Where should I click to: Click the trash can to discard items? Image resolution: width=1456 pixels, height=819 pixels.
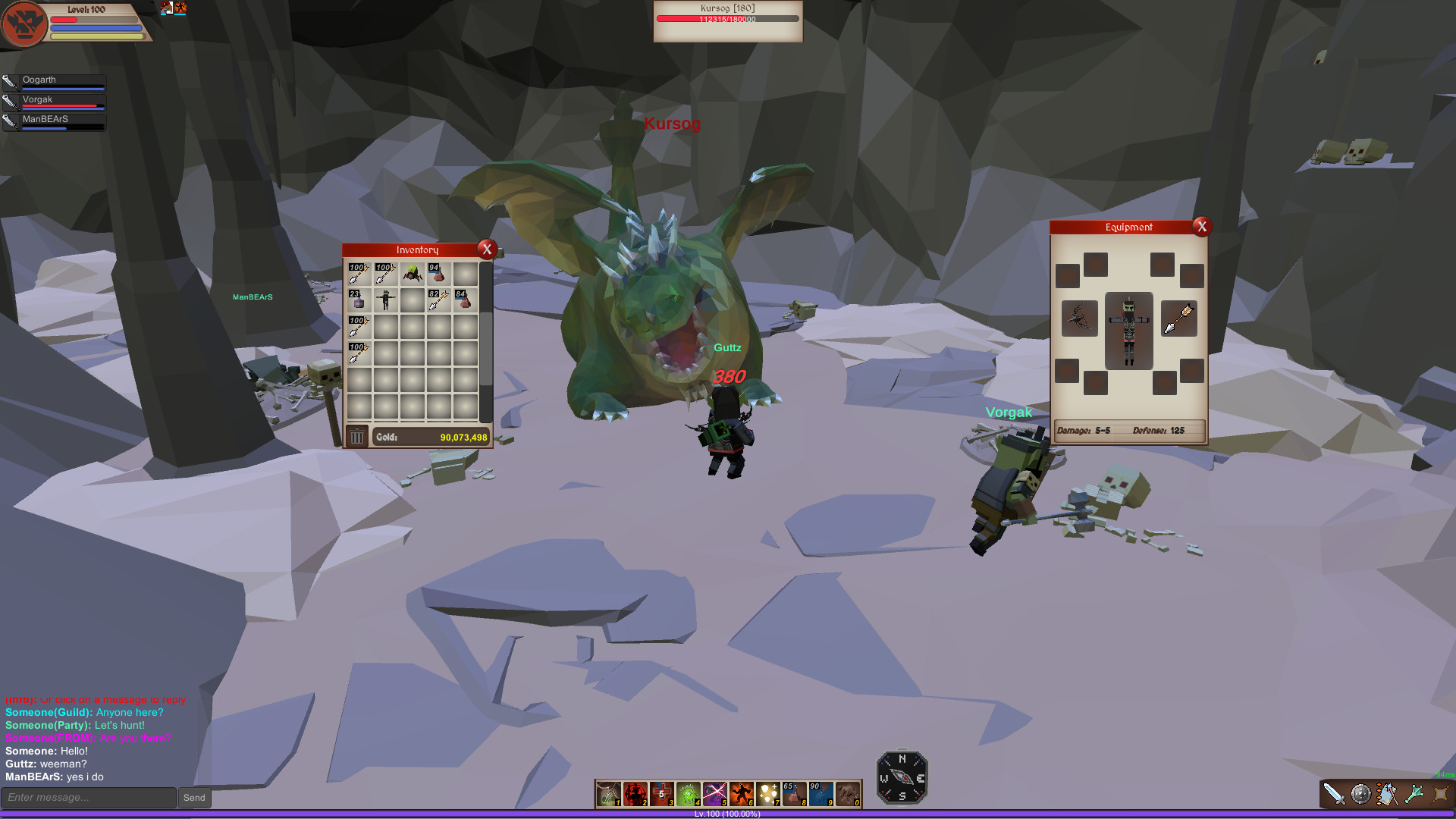click(x=356, y=437)
